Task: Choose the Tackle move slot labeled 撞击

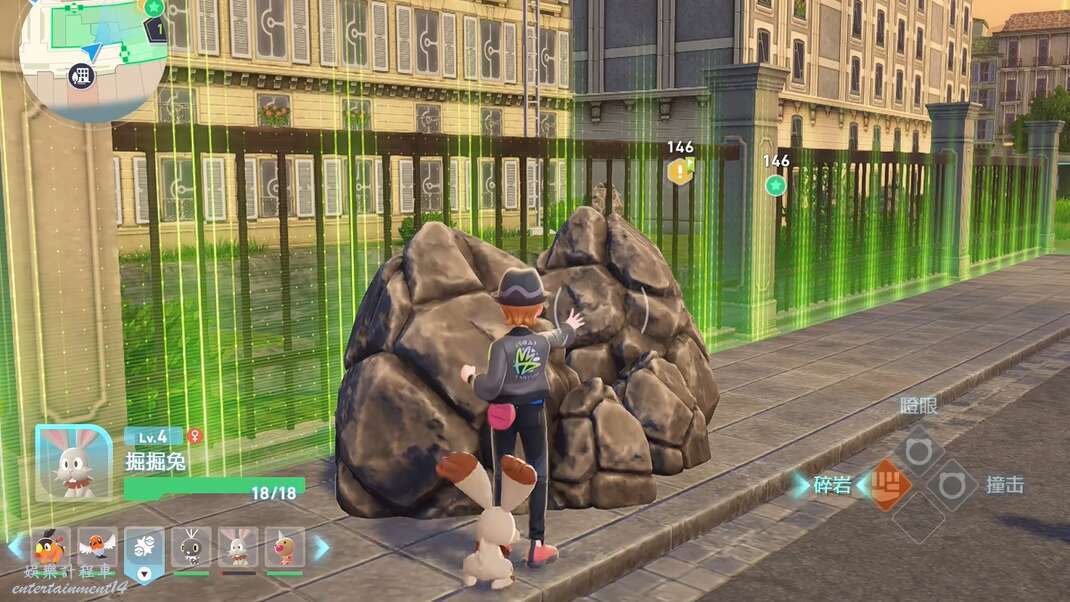Action: [x=952, y=485]
